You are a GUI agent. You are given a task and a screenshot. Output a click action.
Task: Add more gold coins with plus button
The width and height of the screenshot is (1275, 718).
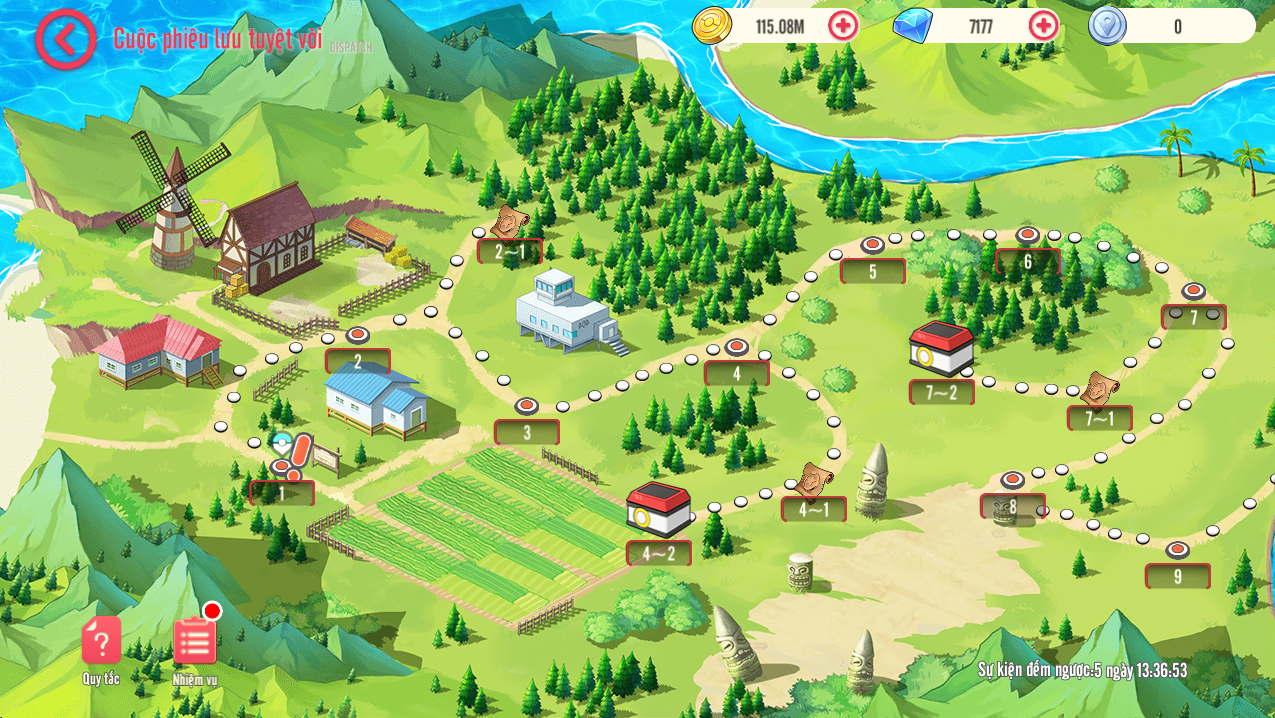tap(843, 26)
